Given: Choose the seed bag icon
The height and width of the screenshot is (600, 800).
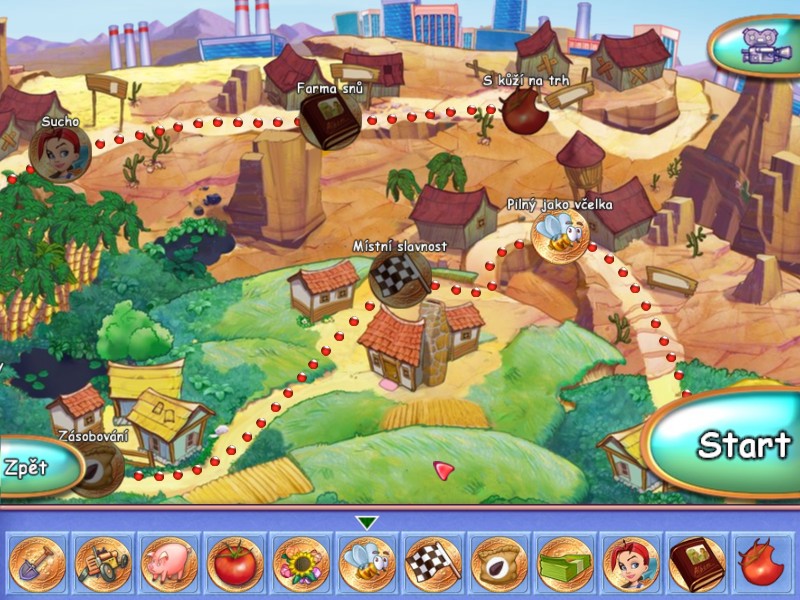Looking at the screenshot, I should [x=499, y=561].
